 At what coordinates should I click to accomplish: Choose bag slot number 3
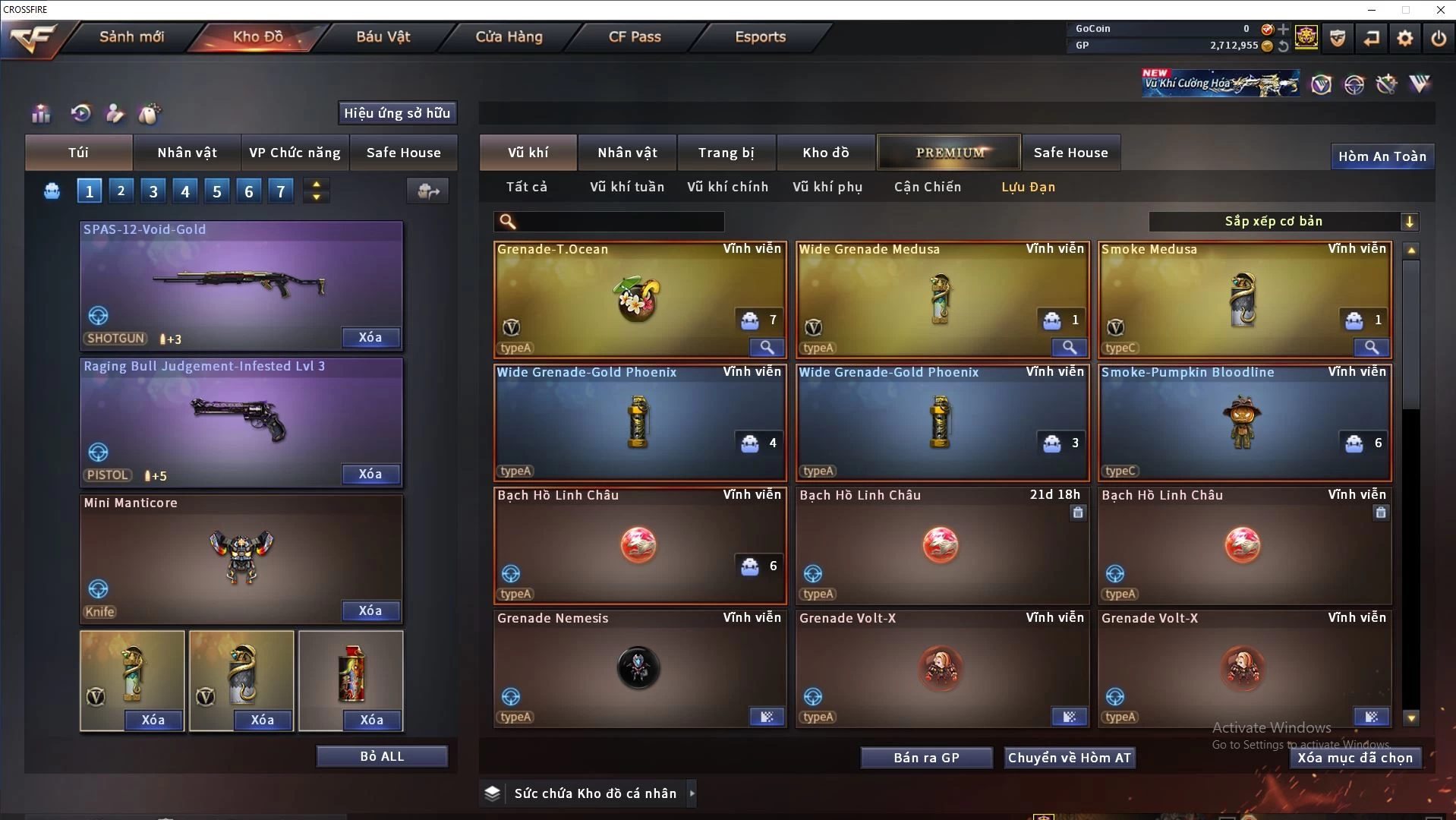[153, 191]
